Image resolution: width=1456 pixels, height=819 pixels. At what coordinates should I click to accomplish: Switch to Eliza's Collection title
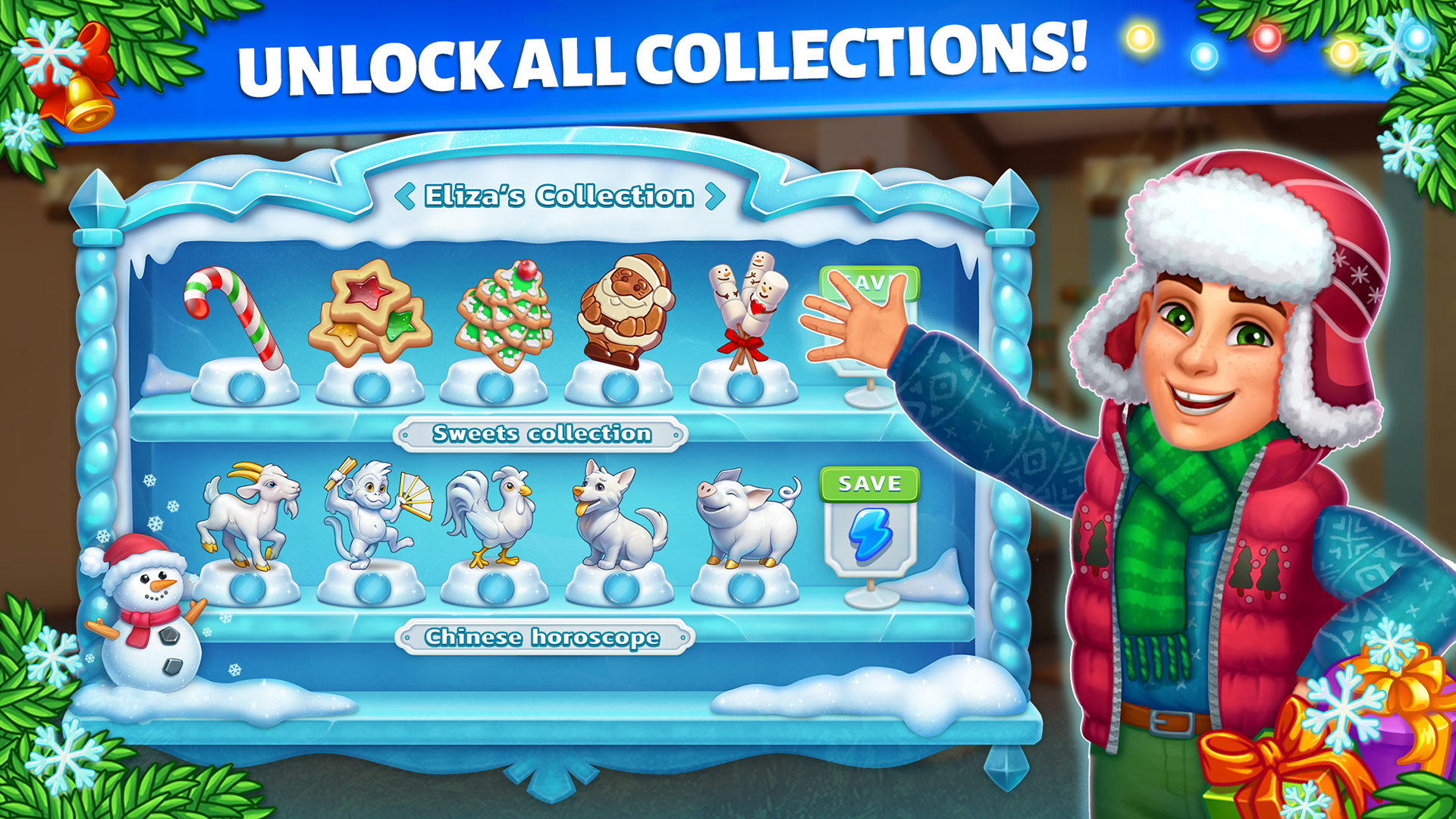click(x=558, y=196)
